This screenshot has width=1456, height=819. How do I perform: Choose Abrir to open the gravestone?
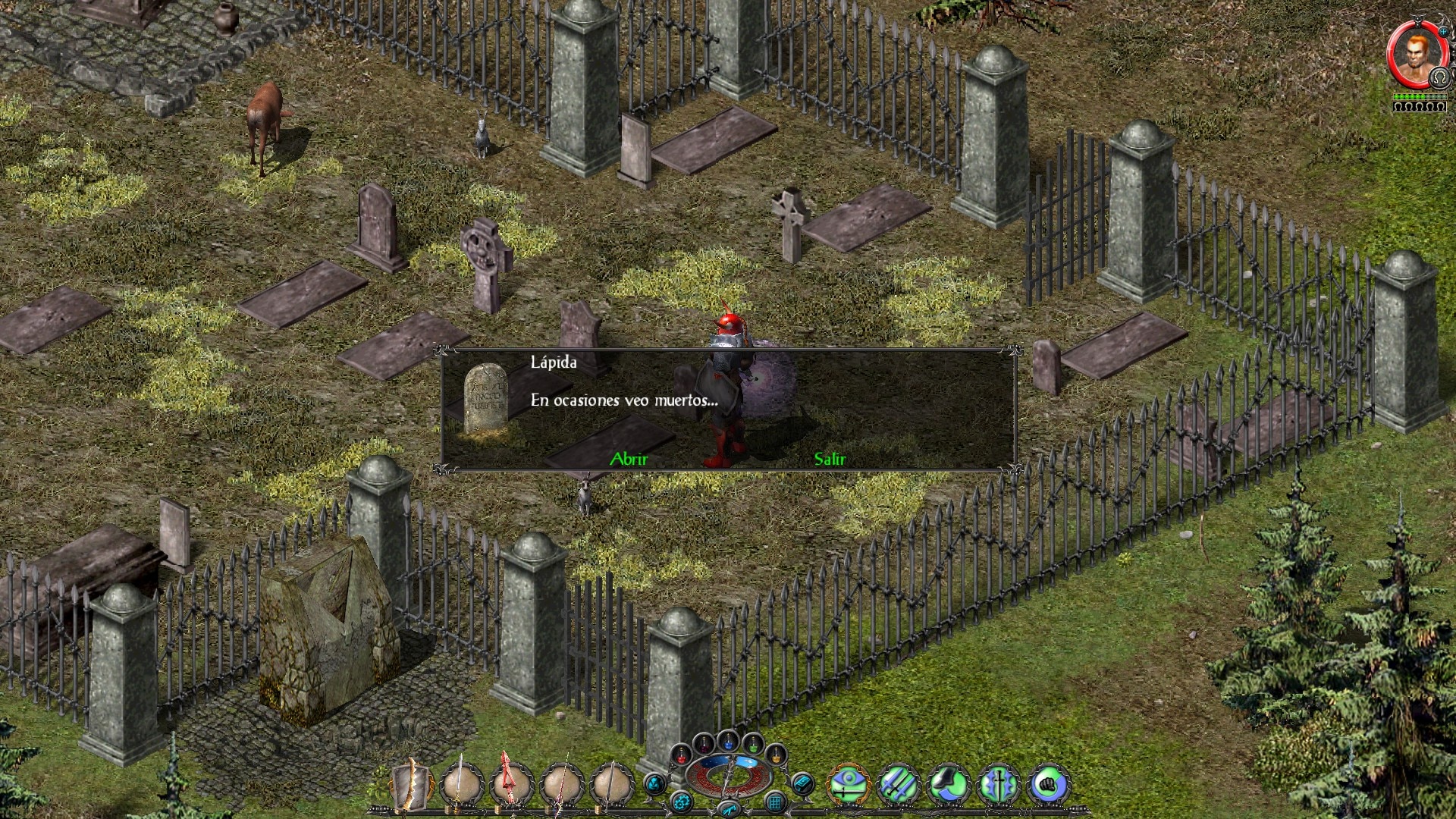click(x=629, y=459)
